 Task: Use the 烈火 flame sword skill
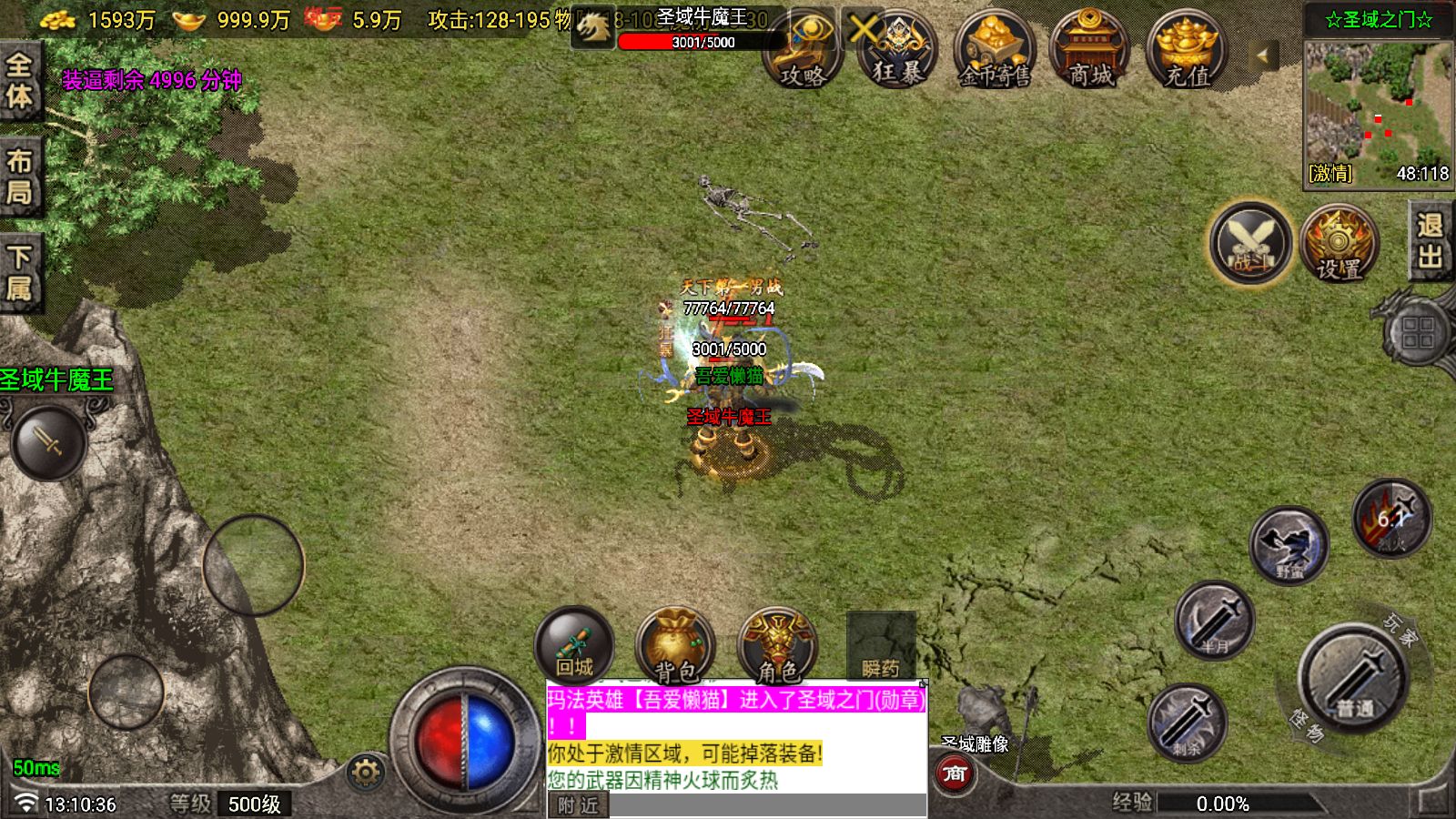[x=1390, y=518]
